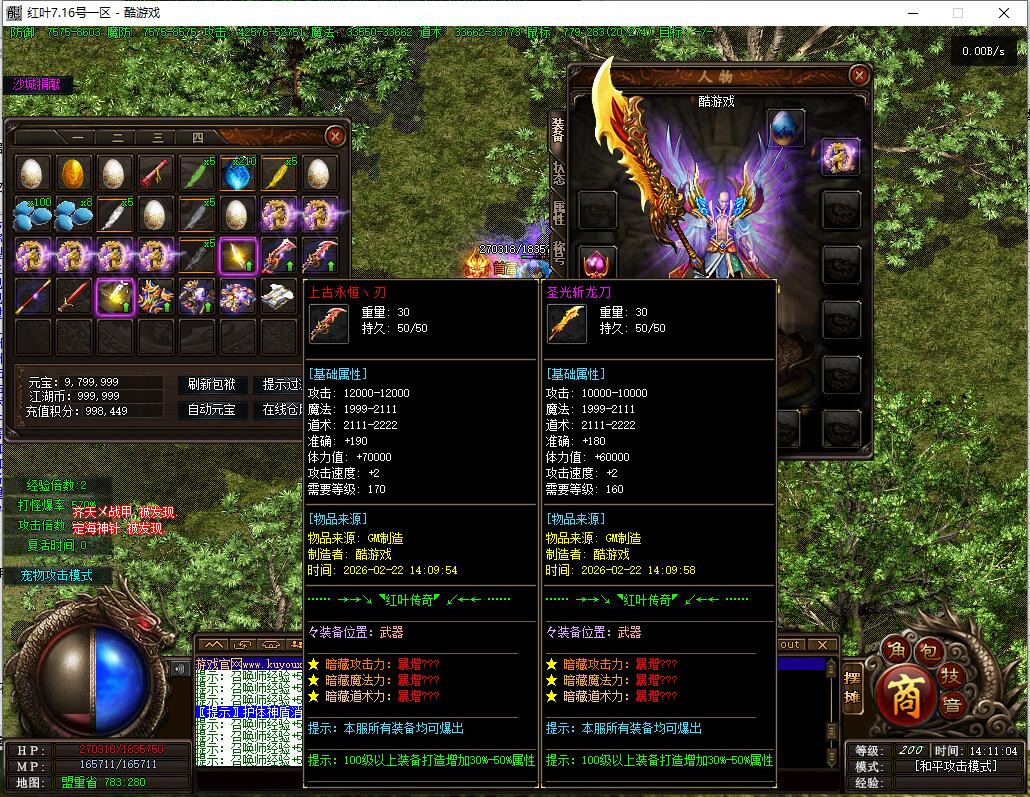Open the 属性 attributes tab
This screenshot has width=1030, height=797.
[x=558, y=212]
